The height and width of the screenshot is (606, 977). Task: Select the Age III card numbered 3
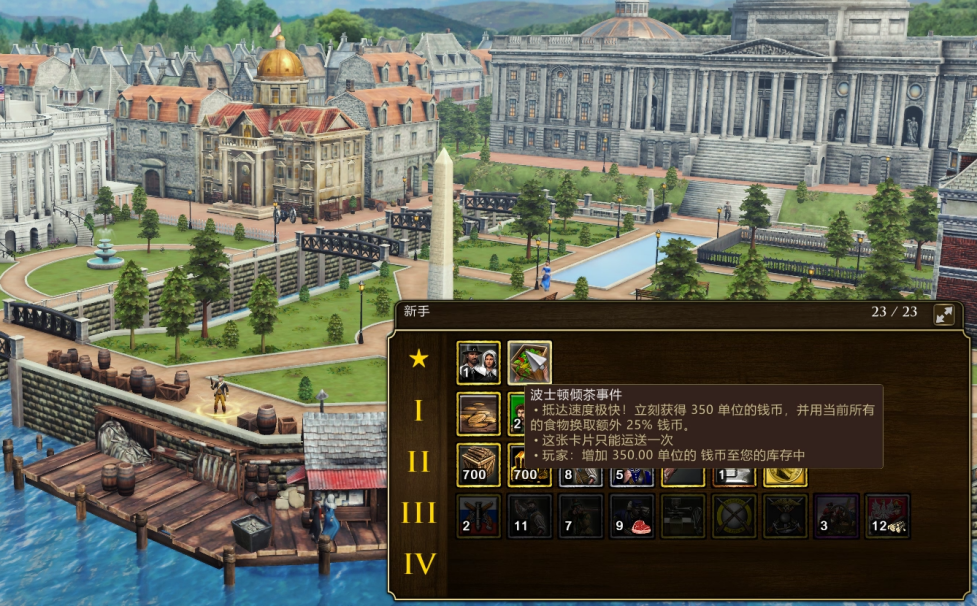tap(836, 515)
